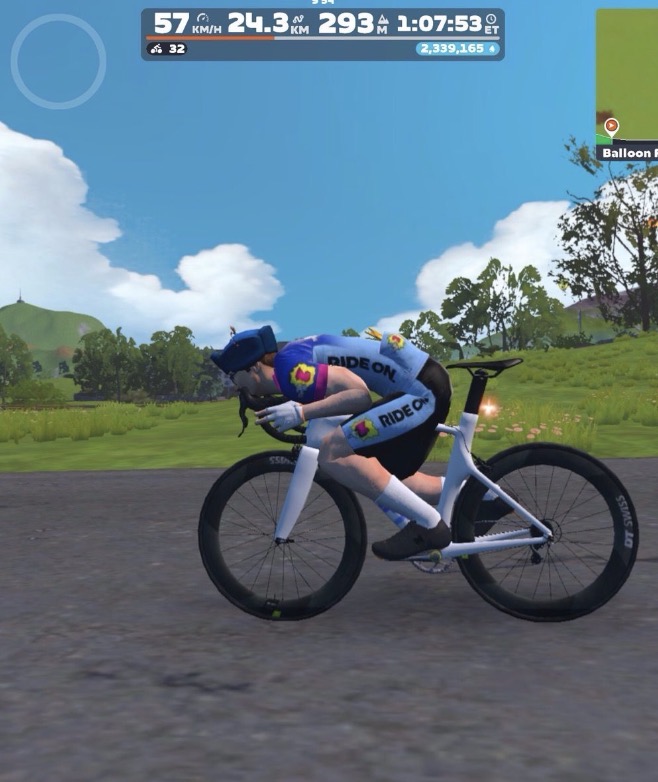The image size is (658, 782).
Task: Click the location pin marker on the minimap
Action: (x=611, y=128)
